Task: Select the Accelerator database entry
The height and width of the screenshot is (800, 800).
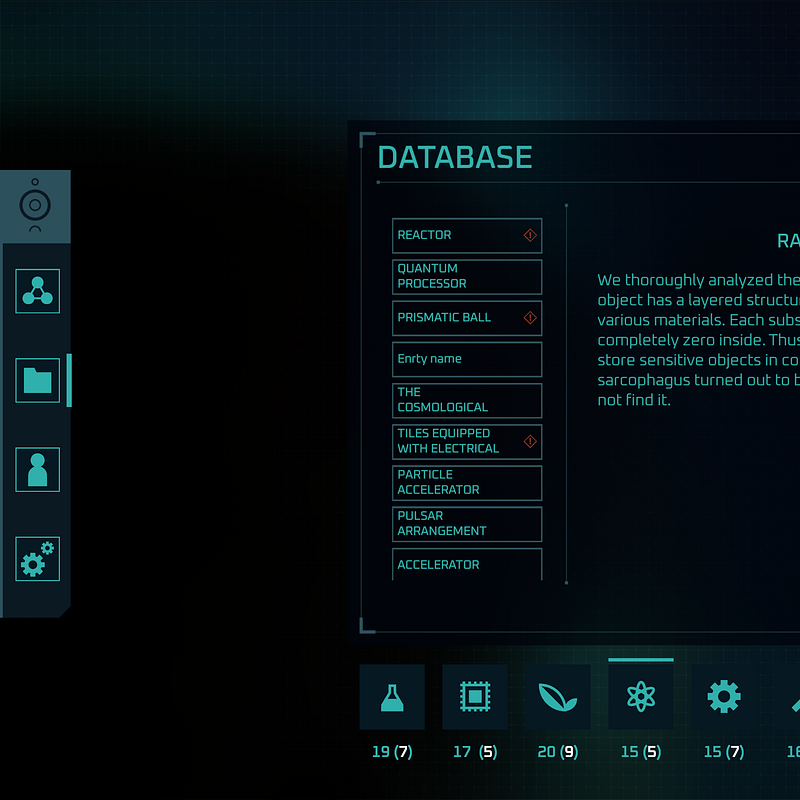Action: point(466,564)
